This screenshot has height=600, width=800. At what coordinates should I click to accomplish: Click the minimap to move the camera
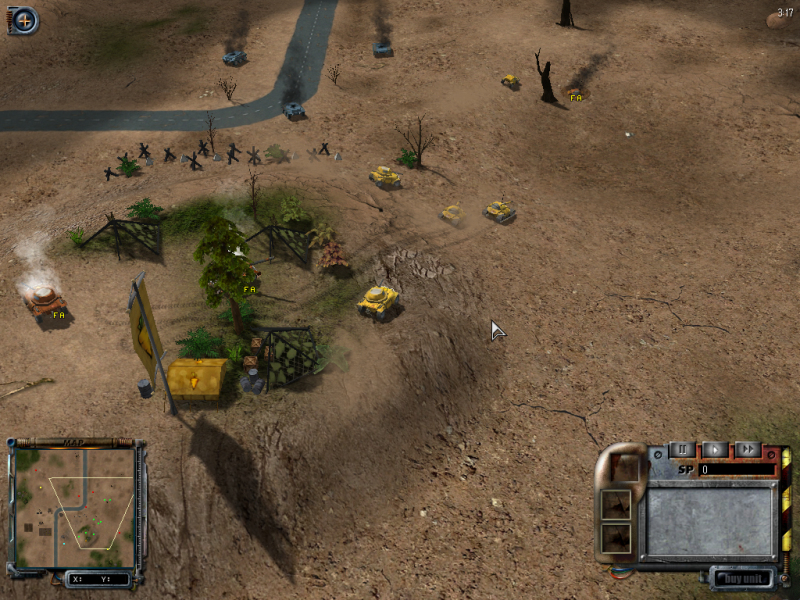coord(76,507)
